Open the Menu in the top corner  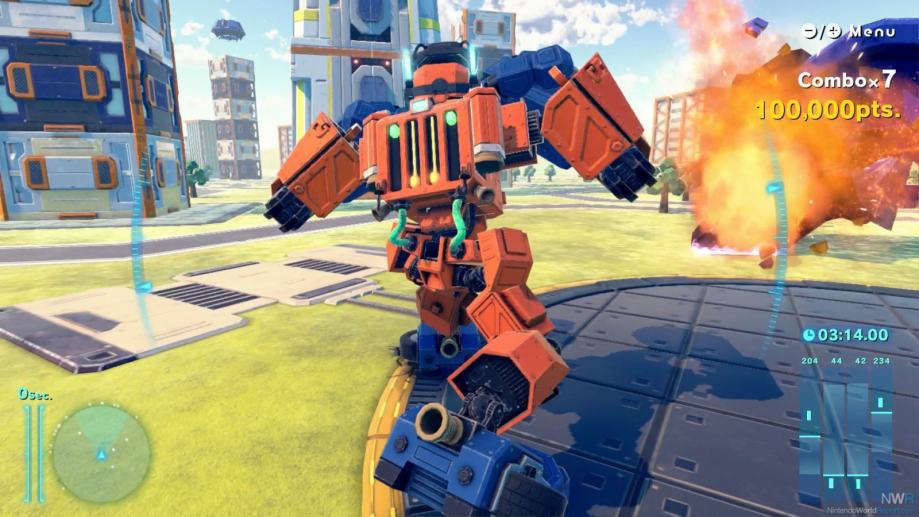[849, 31]
